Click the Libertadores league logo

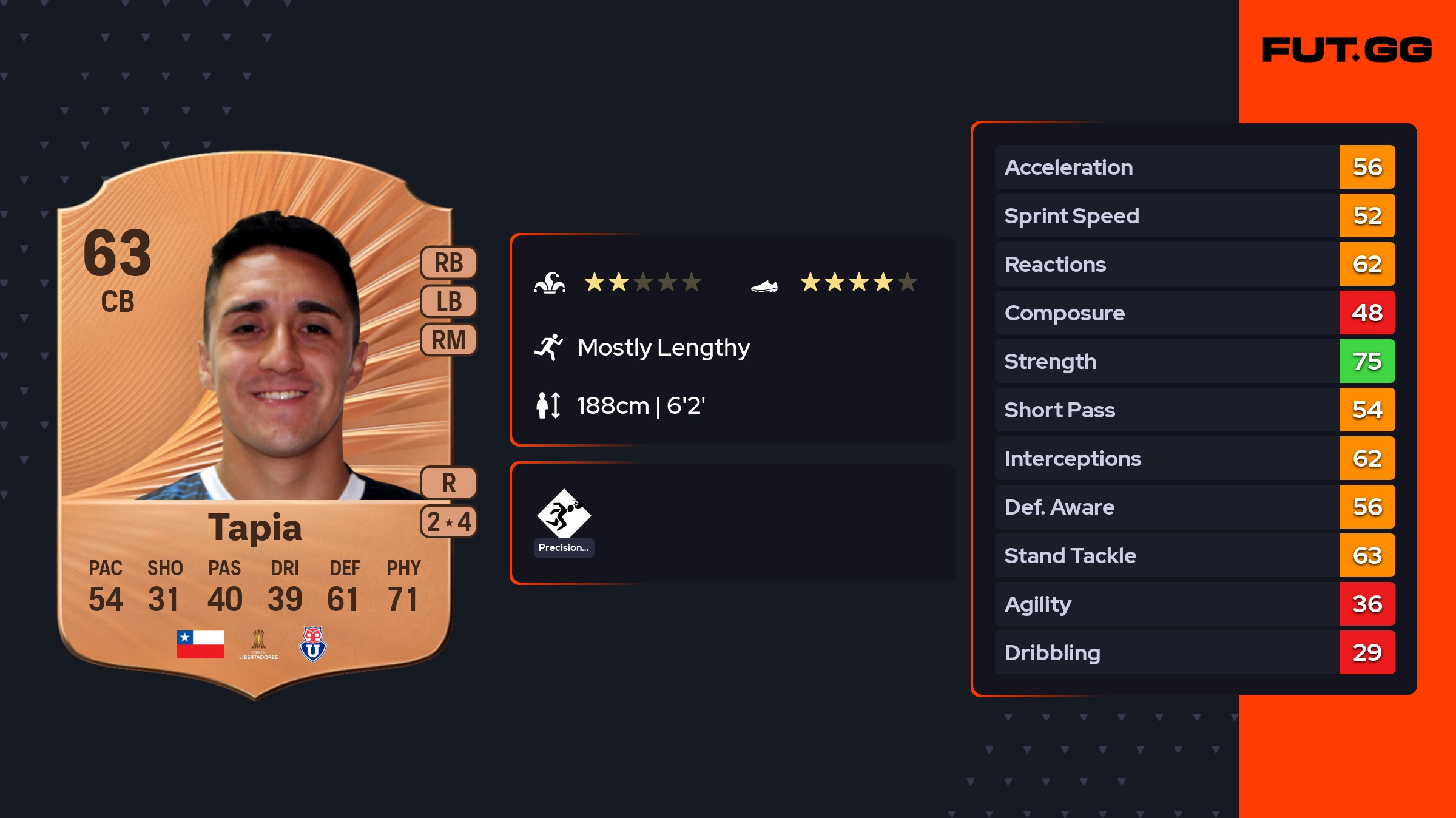pos(258,644)
